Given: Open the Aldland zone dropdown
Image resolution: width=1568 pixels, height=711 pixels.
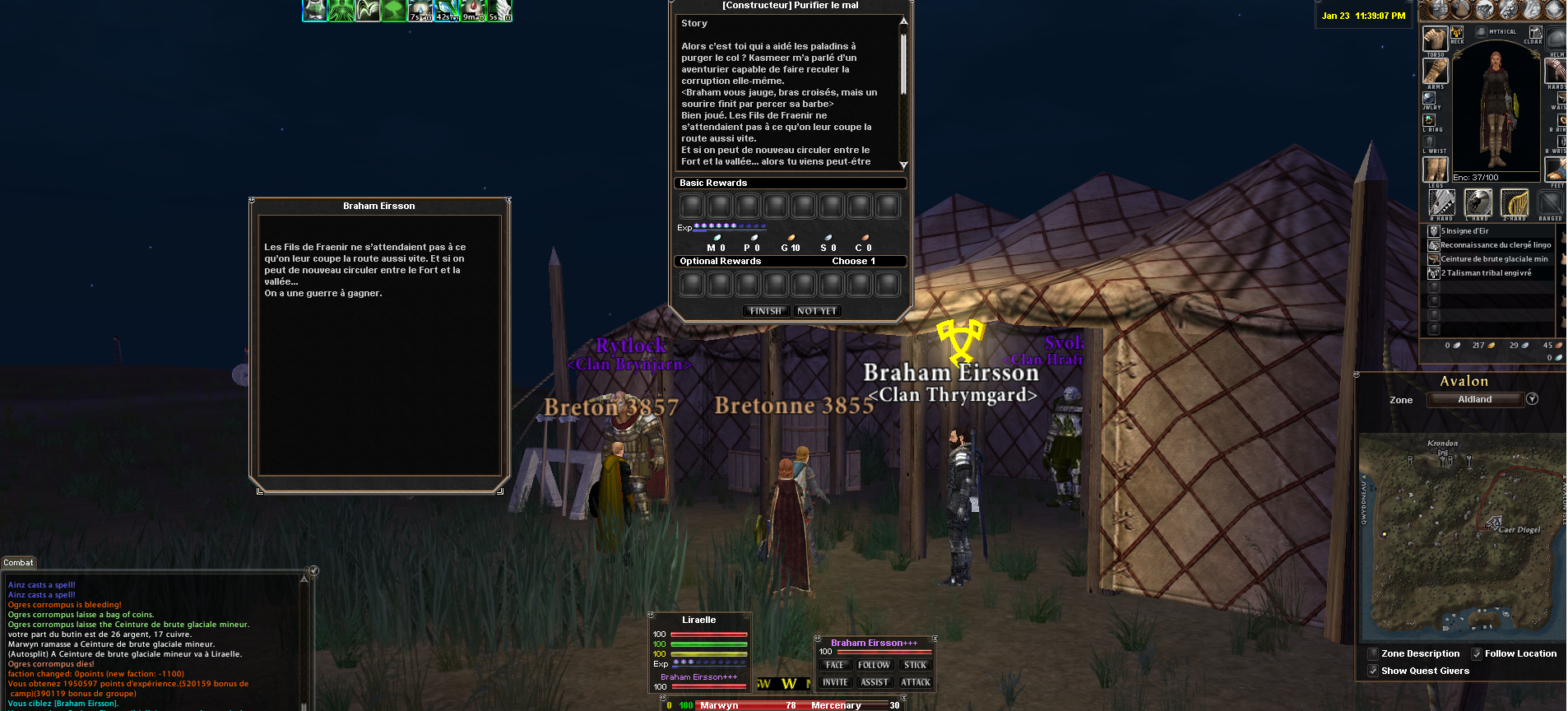Looking at the screenshot, I should (x=1532, y=399).
